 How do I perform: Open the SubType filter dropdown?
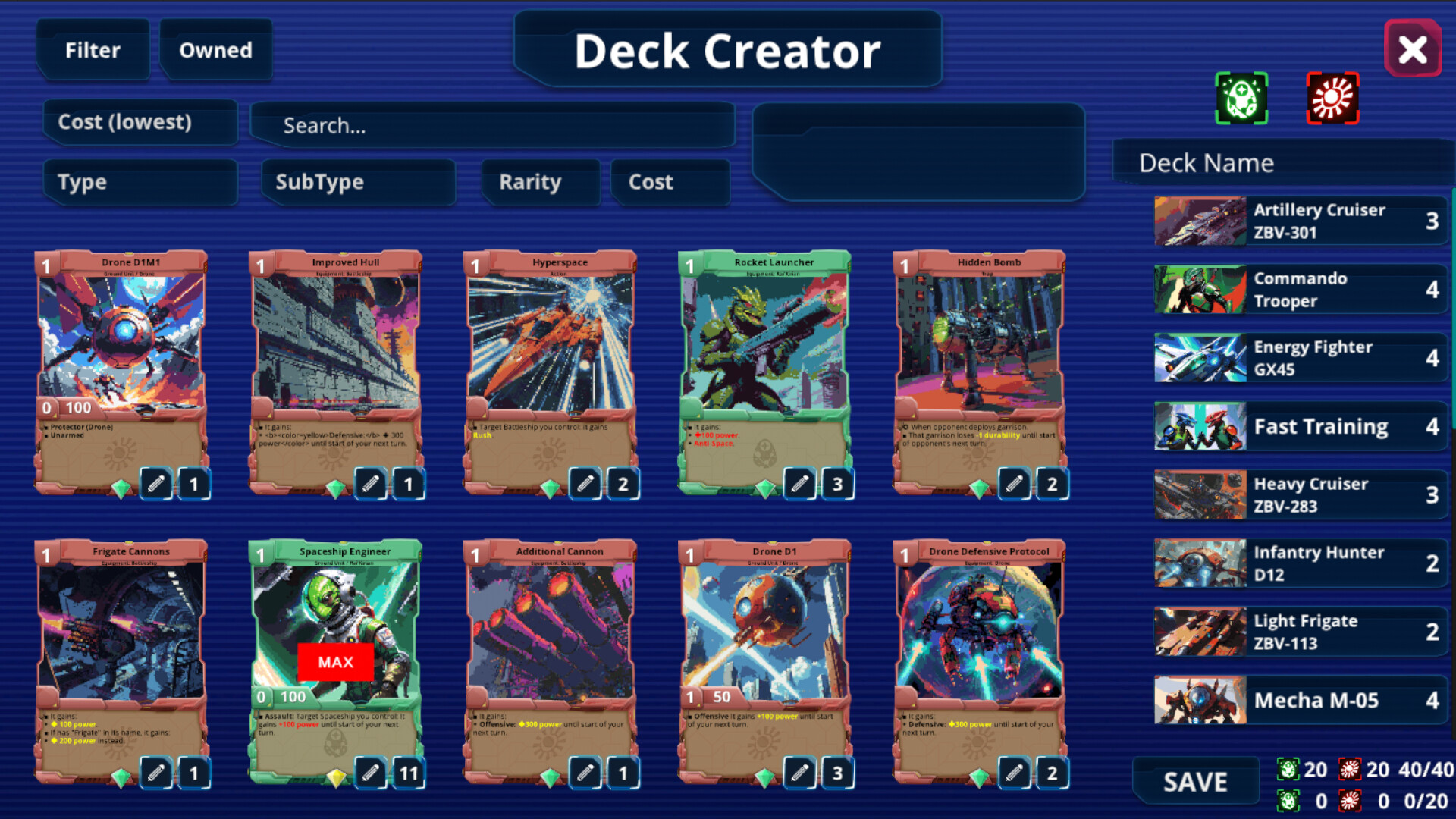(357, 182)
